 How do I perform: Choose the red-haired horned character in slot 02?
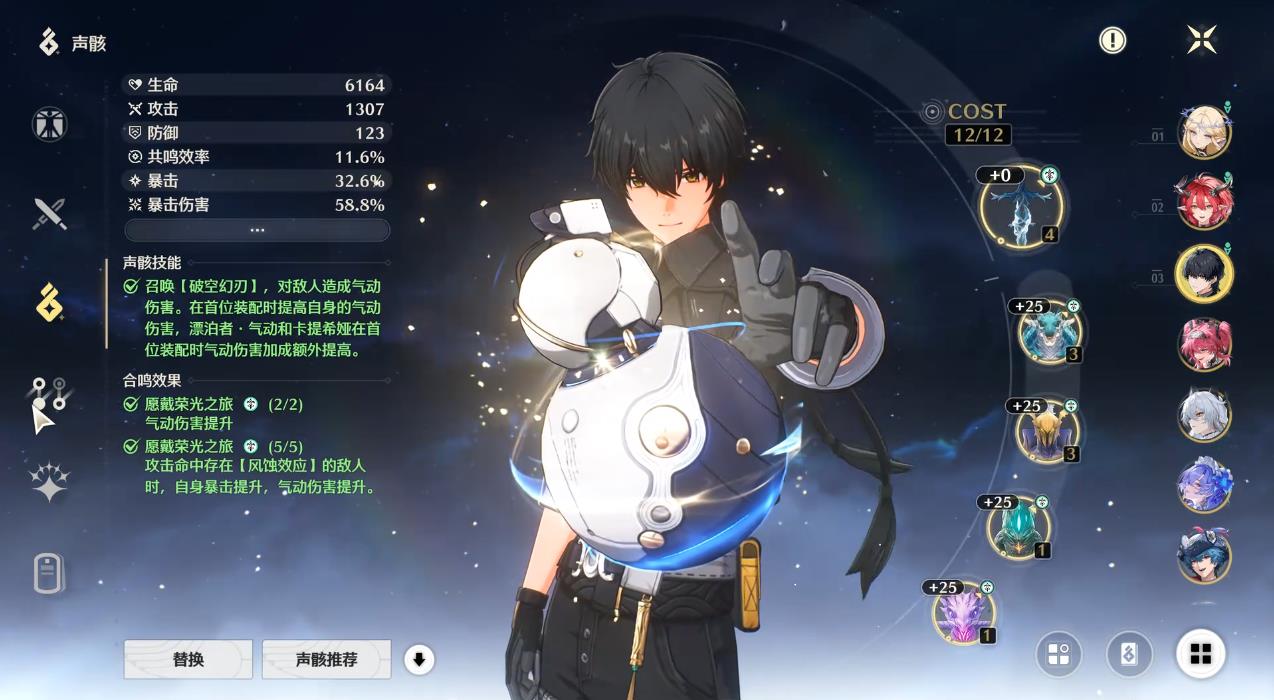[1204, 202]
